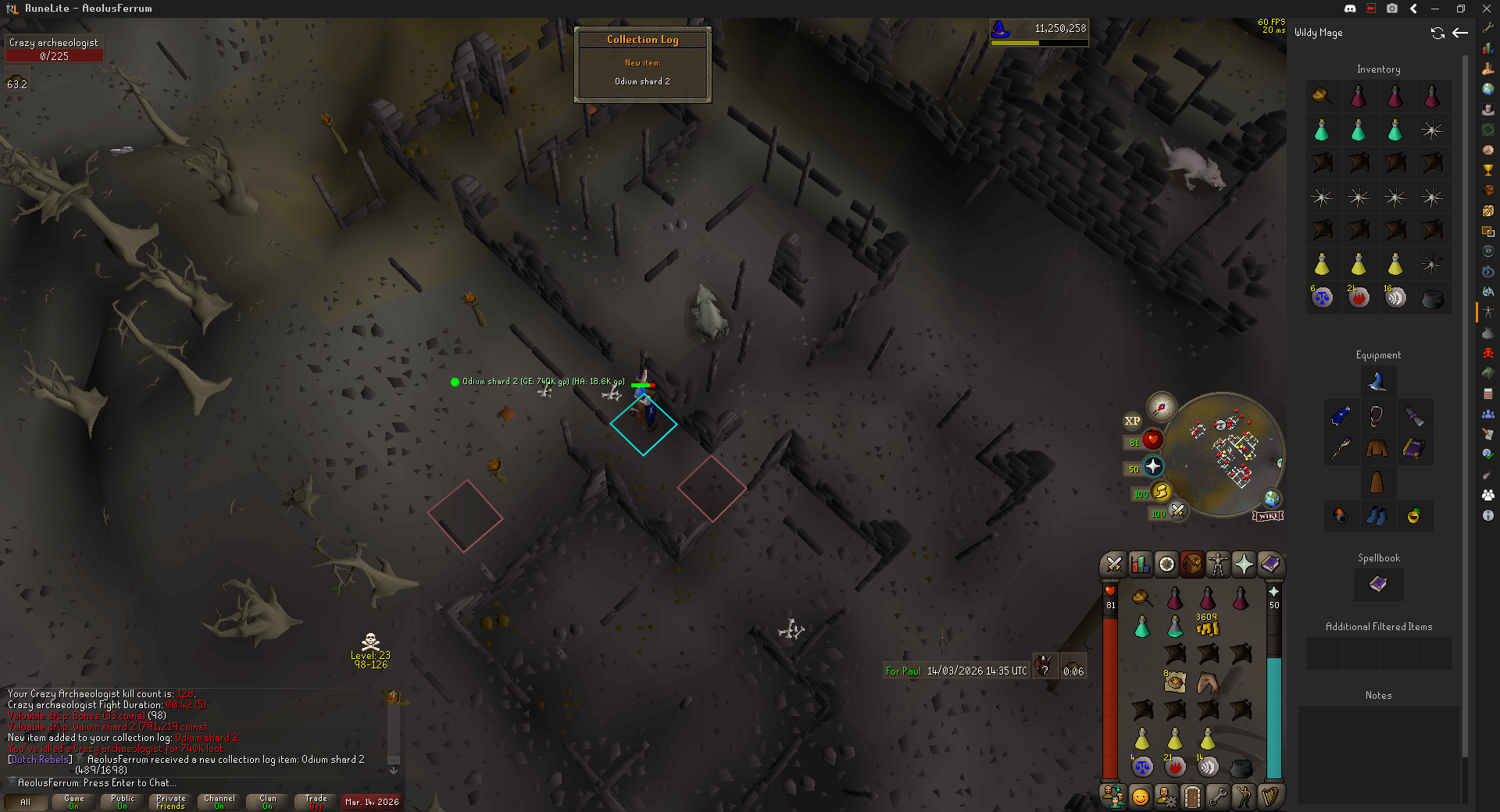Open the Quest List tab
Image resolution: width=1500 pixels, height=812 pixels.
[x=1166, y=564]
